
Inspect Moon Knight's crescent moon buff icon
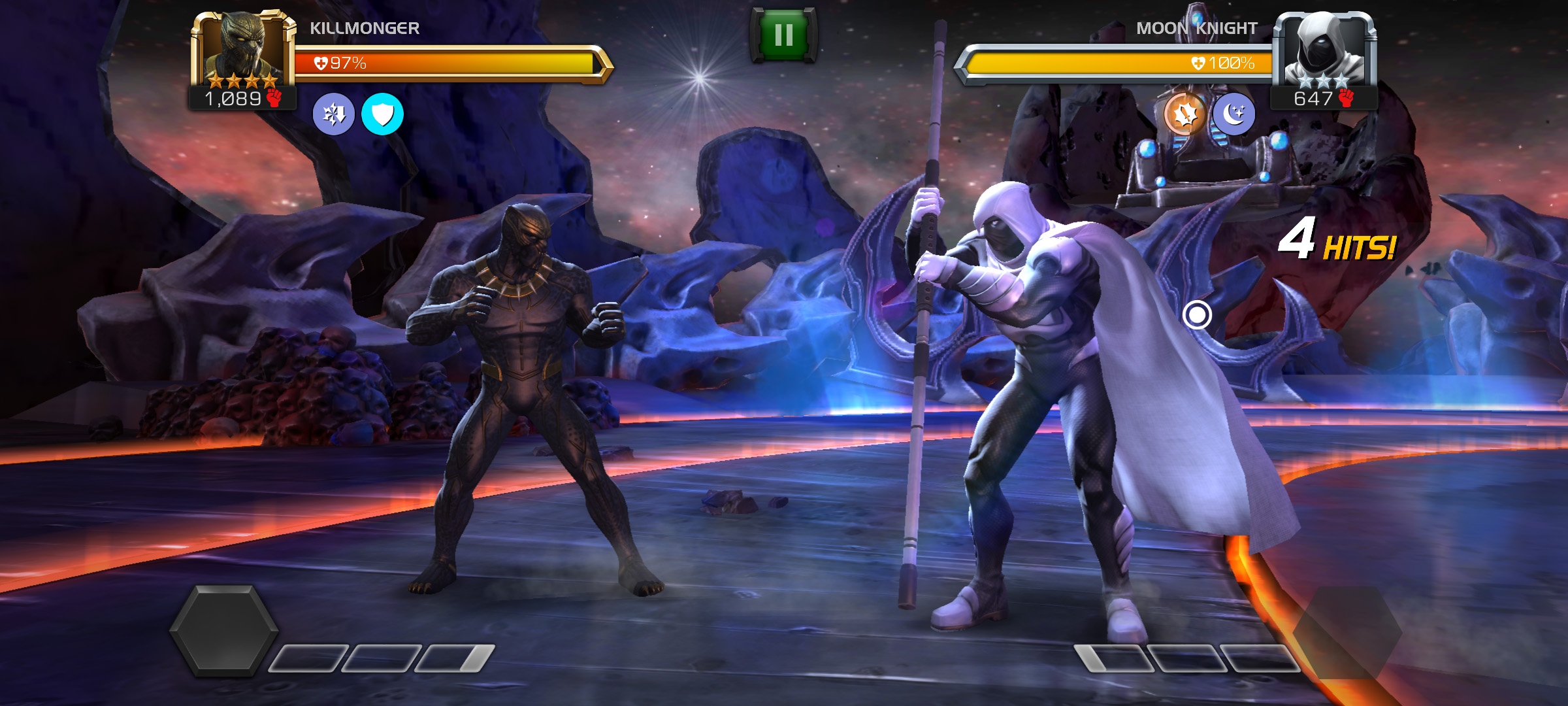[x=1233, y=114]
